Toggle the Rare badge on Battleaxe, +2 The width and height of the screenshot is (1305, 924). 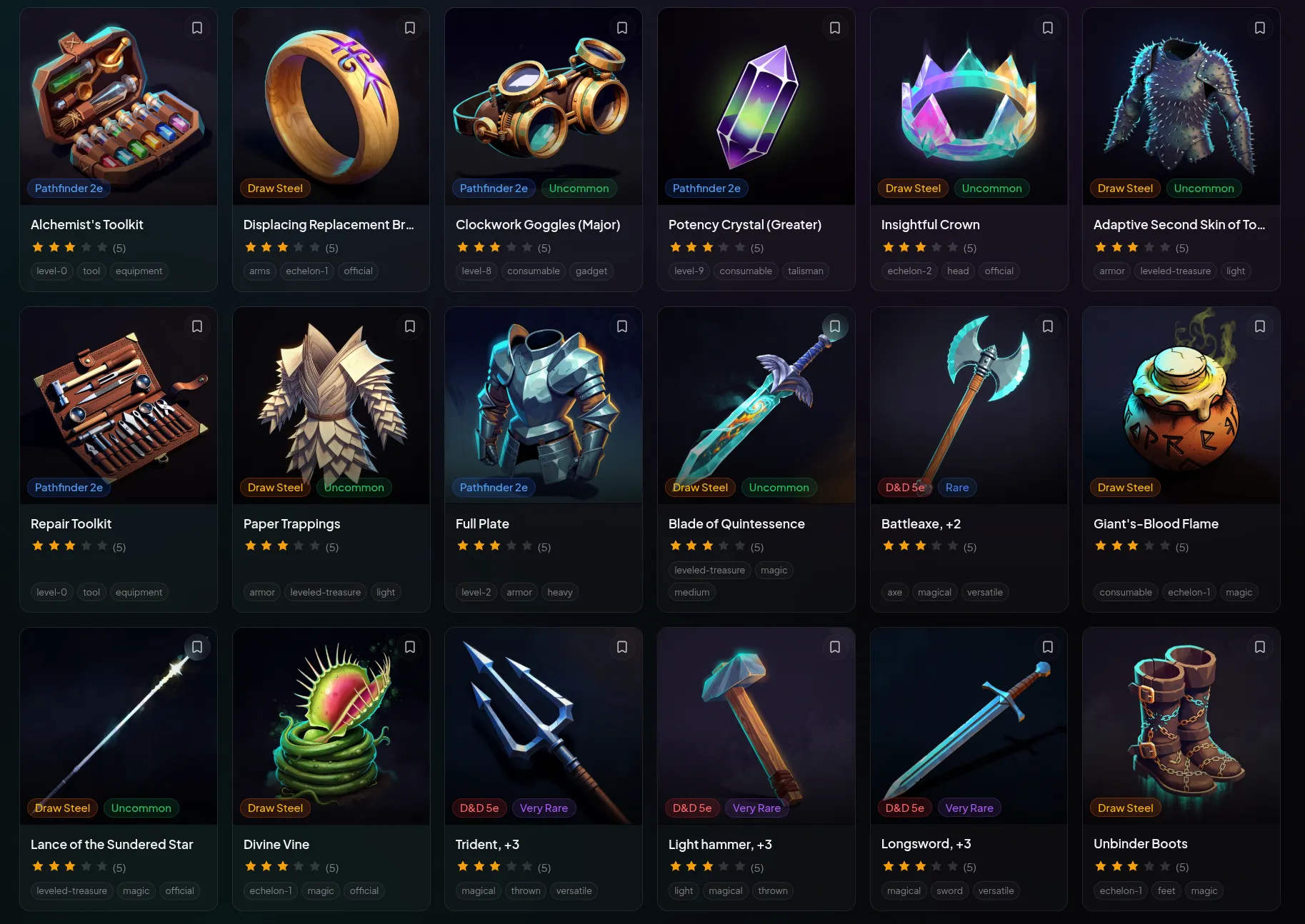pos(957,487)
